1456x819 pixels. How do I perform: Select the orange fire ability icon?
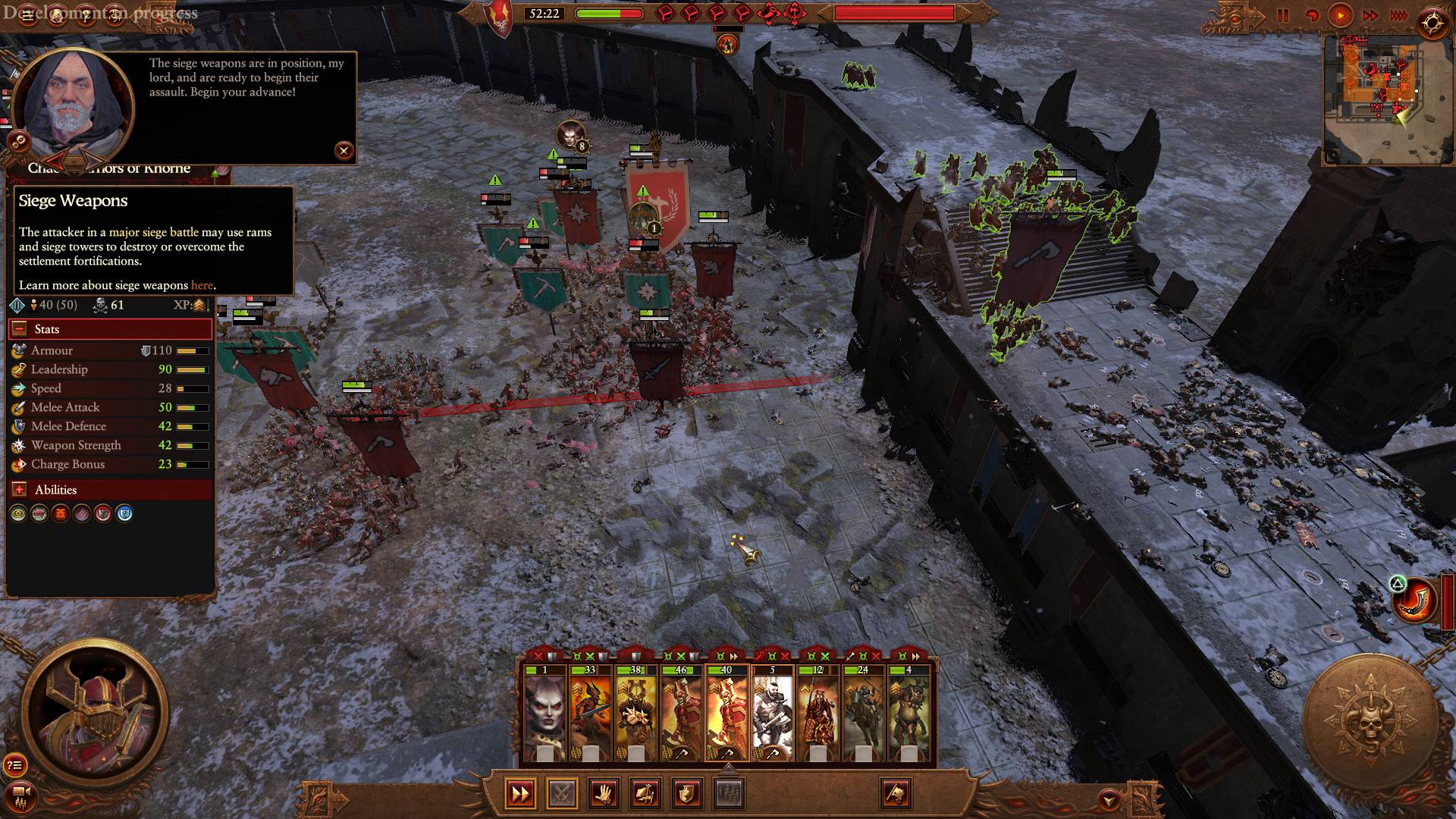61,513
